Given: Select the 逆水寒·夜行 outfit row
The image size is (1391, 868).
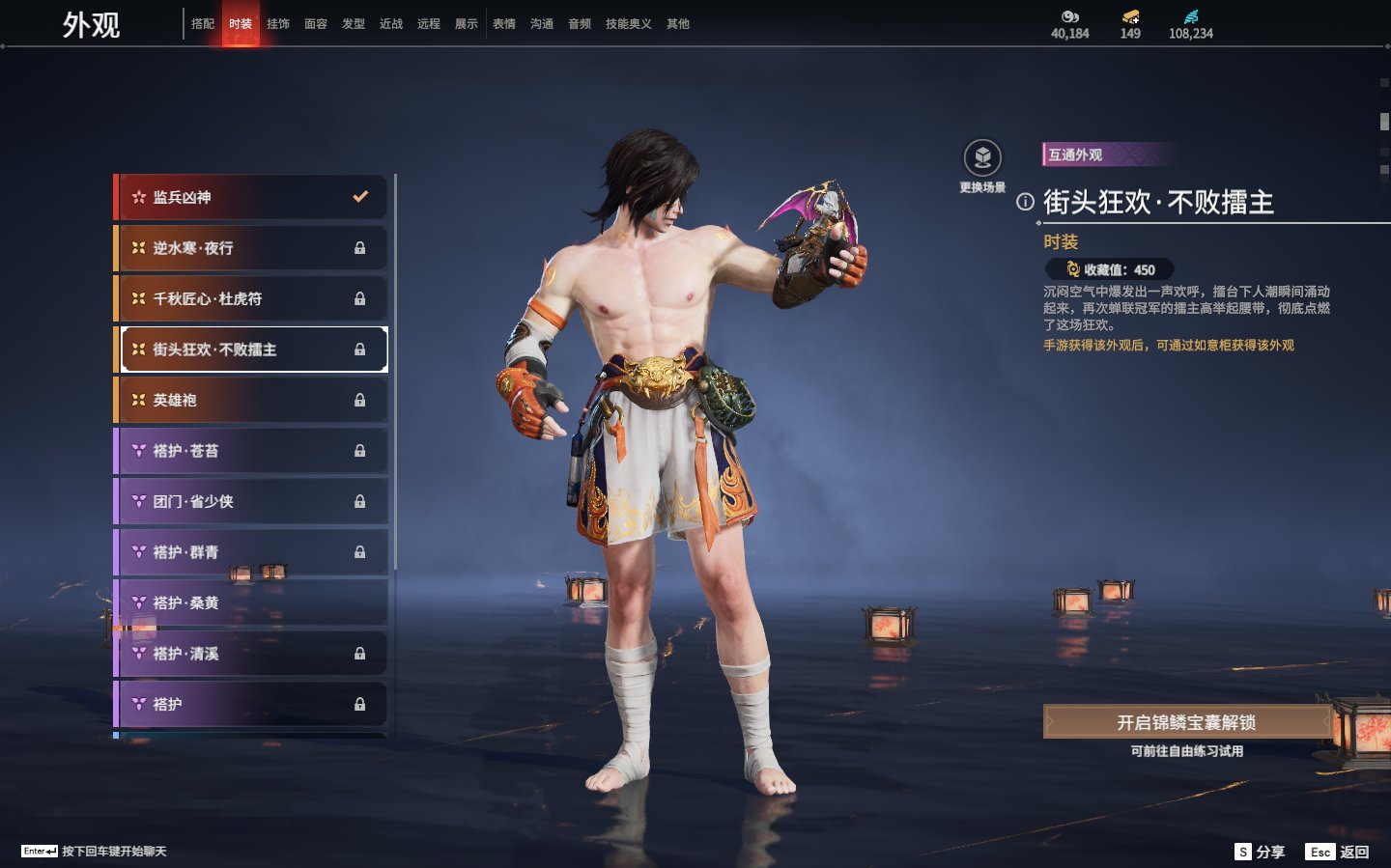Looking at the screenshot, I should [251, 248].
